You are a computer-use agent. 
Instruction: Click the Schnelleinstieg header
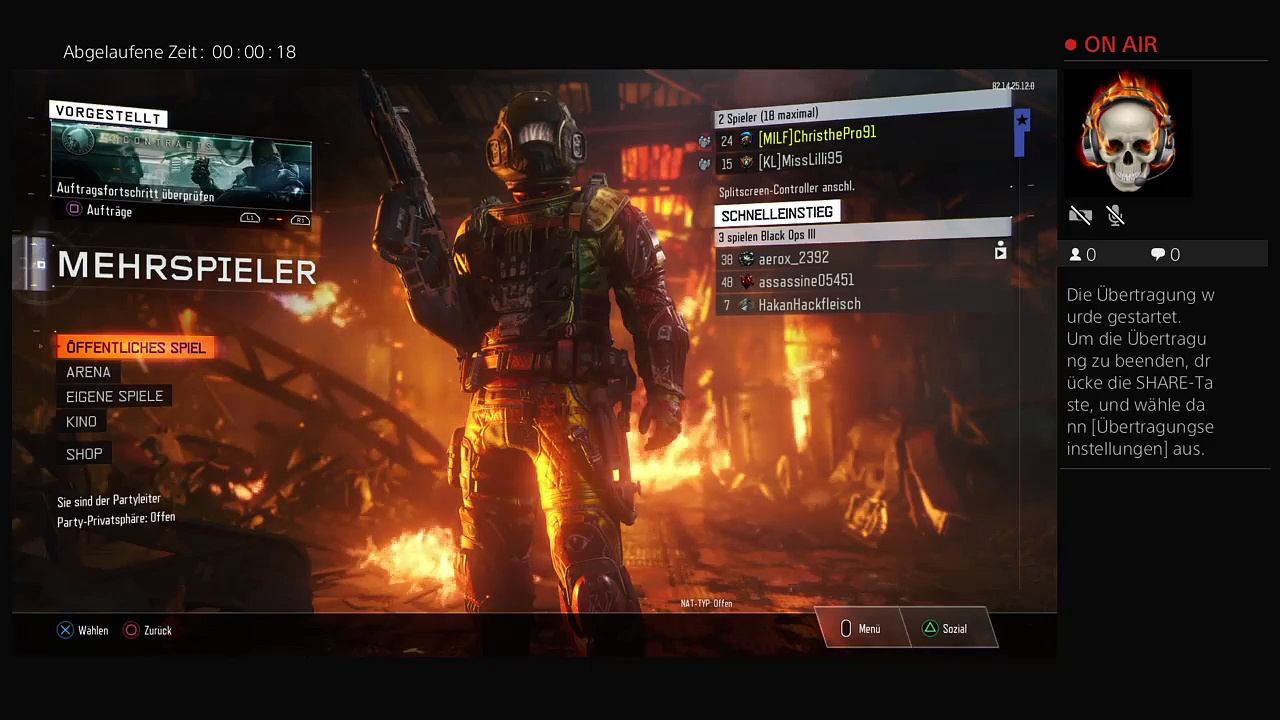(x=777, y=213)
